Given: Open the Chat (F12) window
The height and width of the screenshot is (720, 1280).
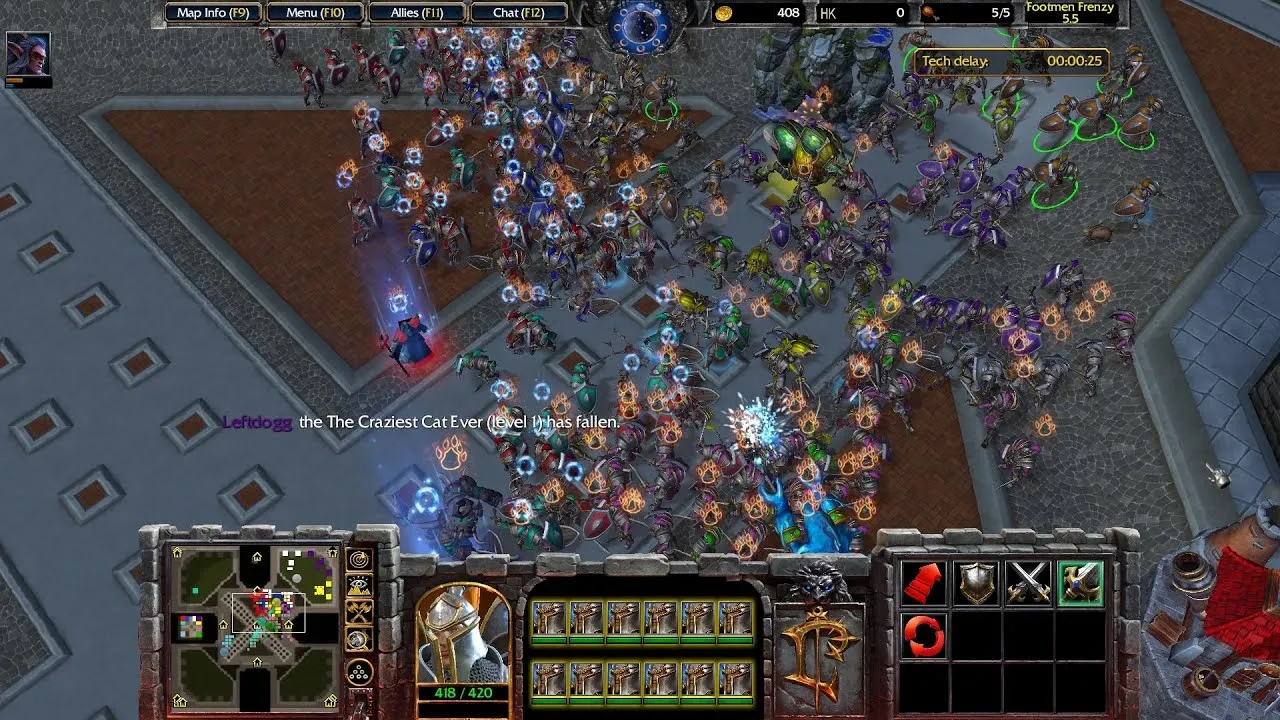Looking at the screenshot, I should coord(519,13).
